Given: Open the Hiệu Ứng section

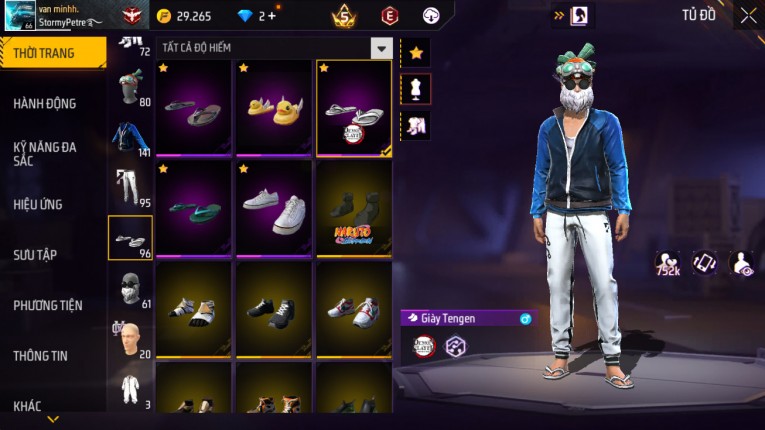Looking at the screenshot, I should click(39, 204).
